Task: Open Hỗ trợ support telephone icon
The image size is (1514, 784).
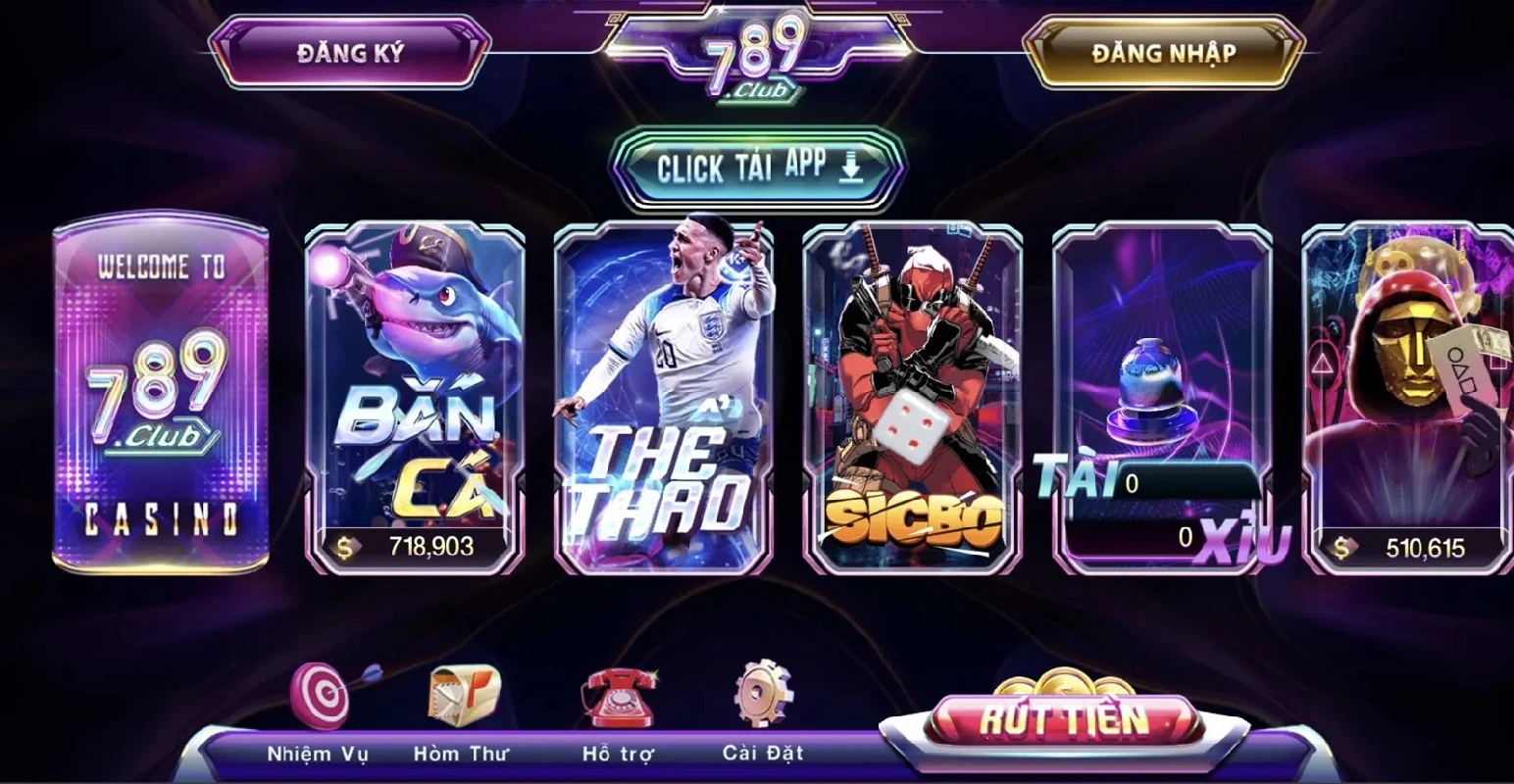Action: [618, 697]
